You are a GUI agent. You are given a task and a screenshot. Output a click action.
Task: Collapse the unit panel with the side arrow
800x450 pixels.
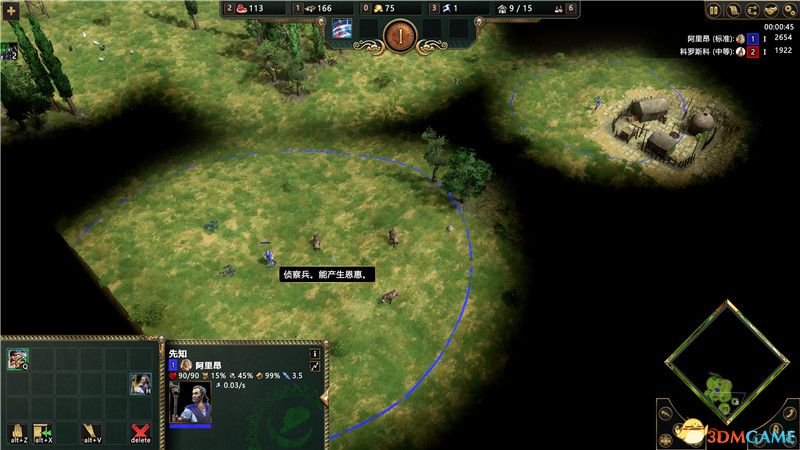[323, 399]
